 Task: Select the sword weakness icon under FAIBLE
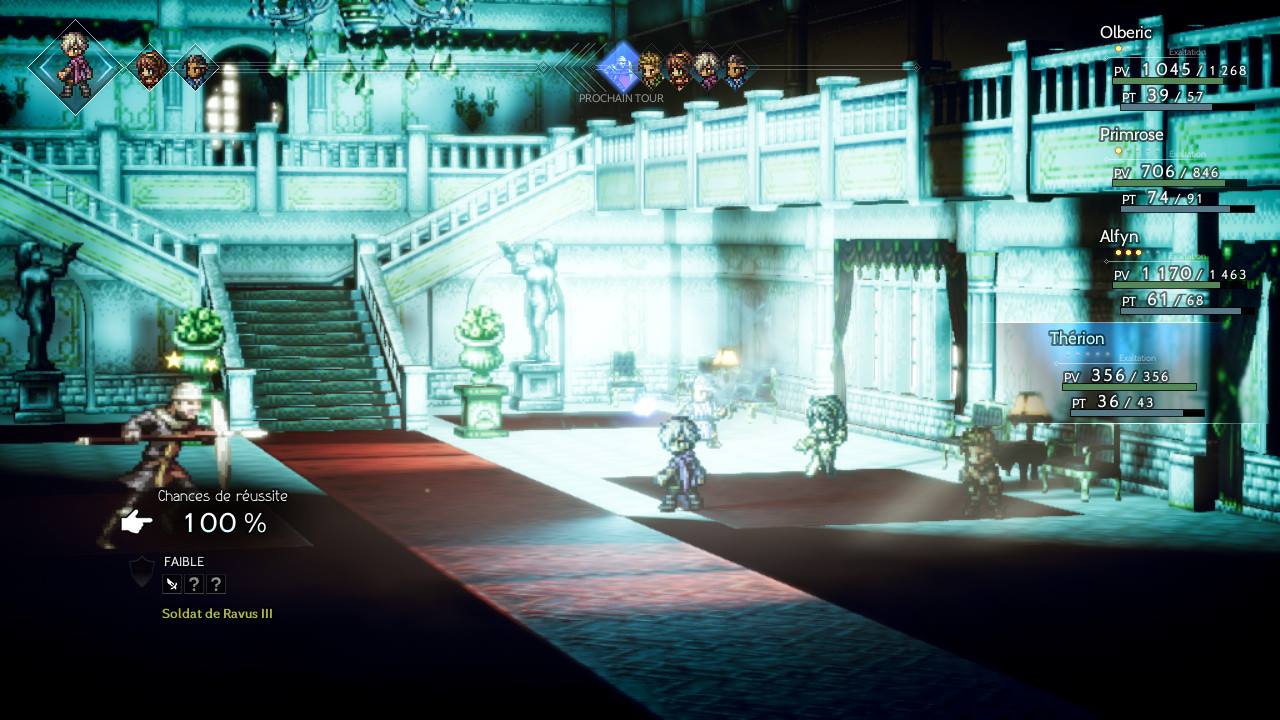coord(170,583)
